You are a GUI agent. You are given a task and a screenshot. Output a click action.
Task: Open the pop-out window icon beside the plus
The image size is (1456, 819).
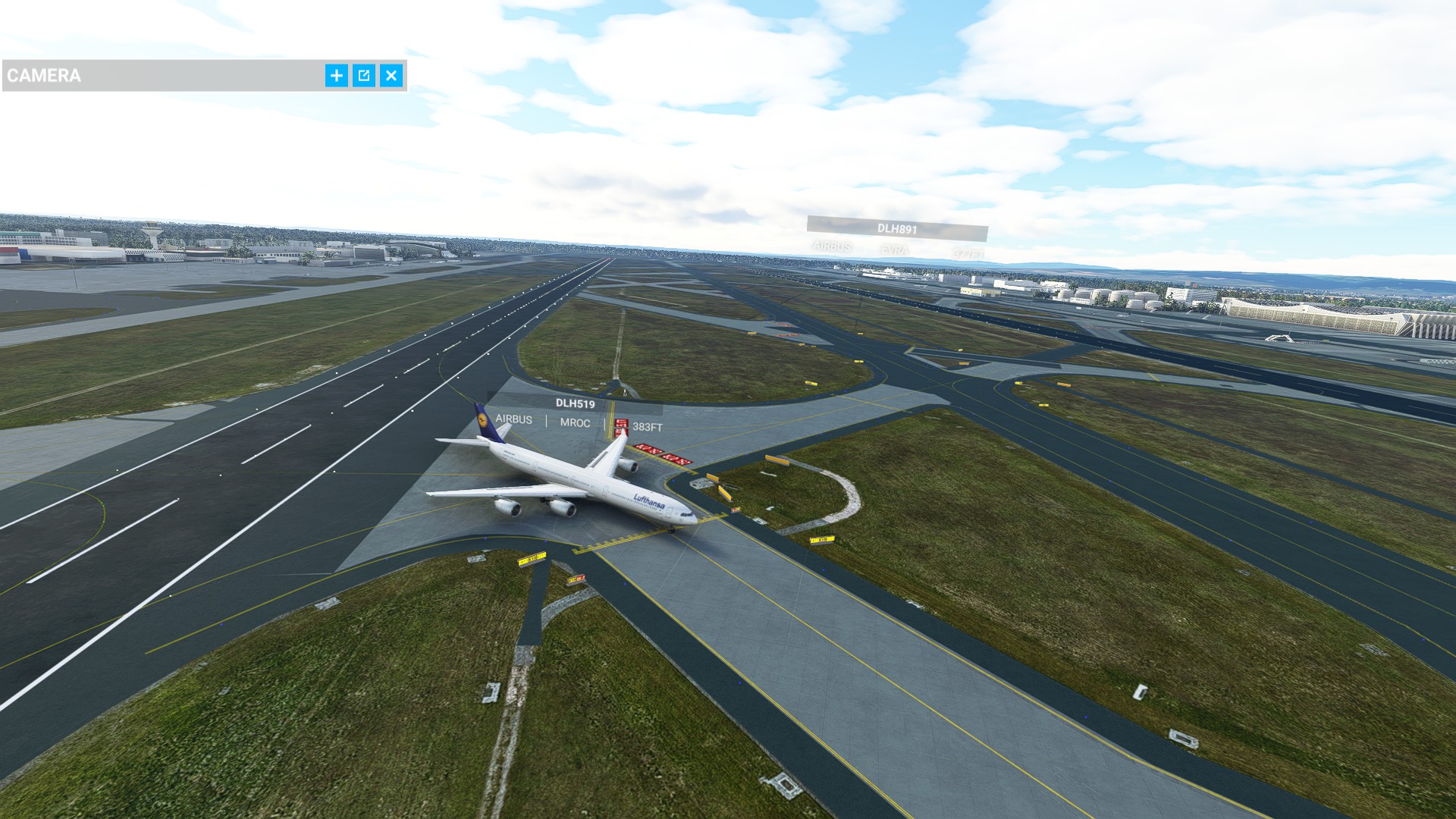pyautogui.click(x=363, y=76)
